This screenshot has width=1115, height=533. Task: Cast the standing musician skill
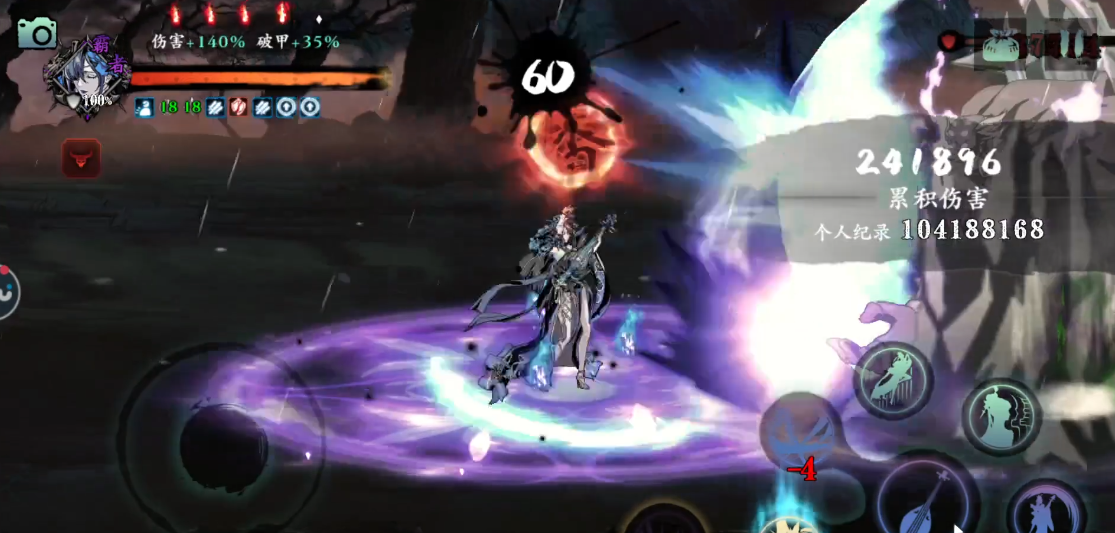pos(1045,513)
